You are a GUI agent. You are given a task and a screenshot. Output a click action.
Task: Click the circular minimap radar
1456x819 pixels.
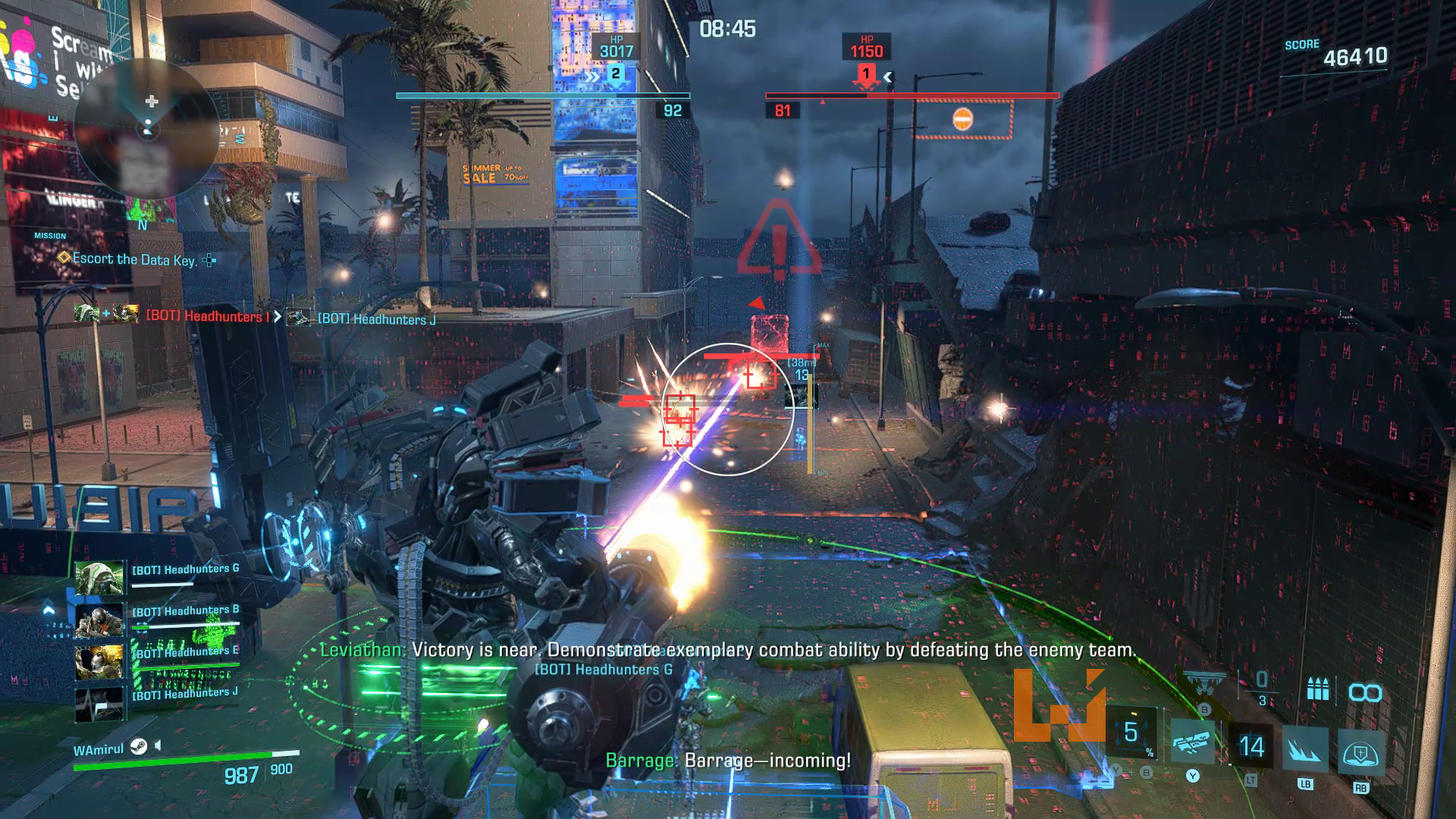tap(148, 129)
